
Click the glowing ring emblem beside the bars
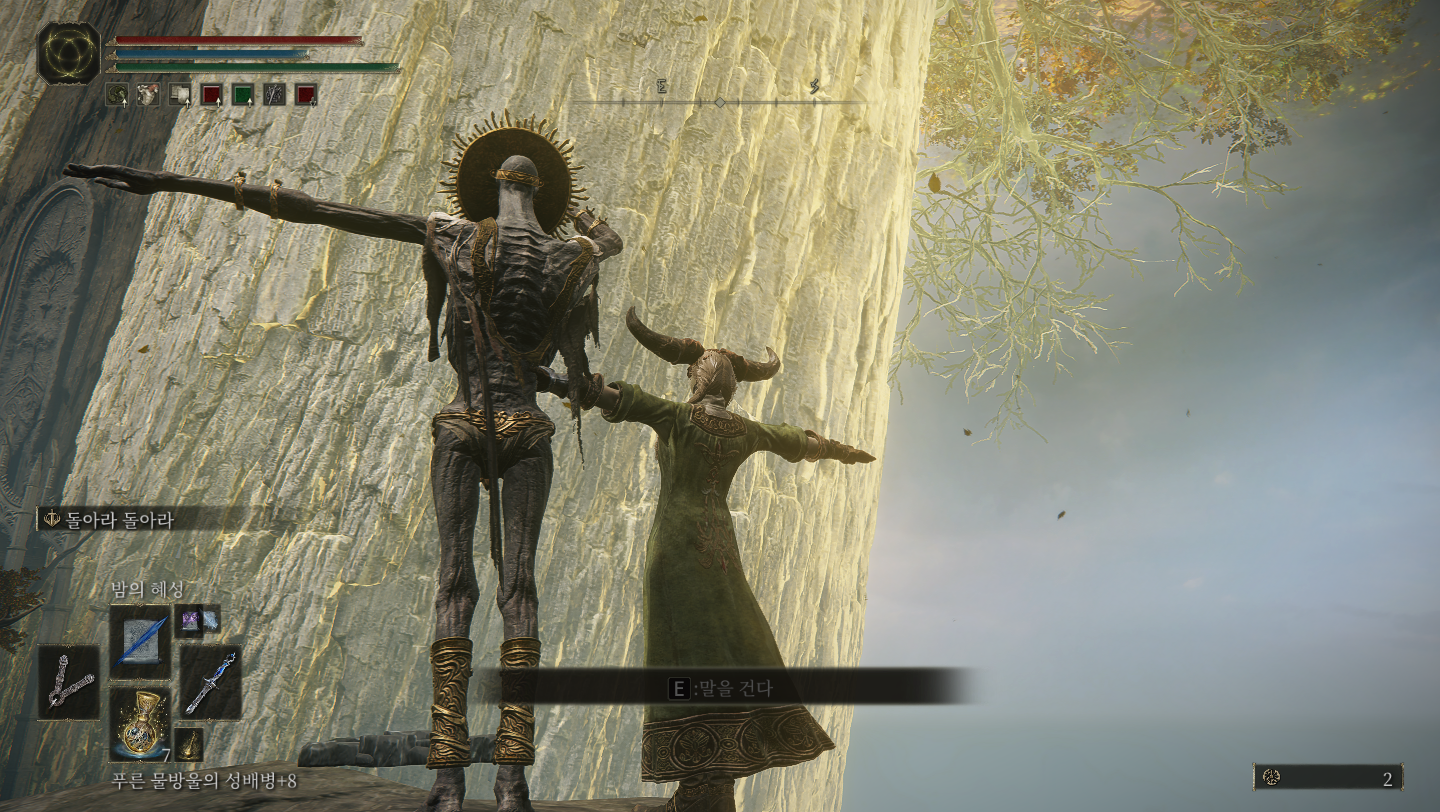69,52
